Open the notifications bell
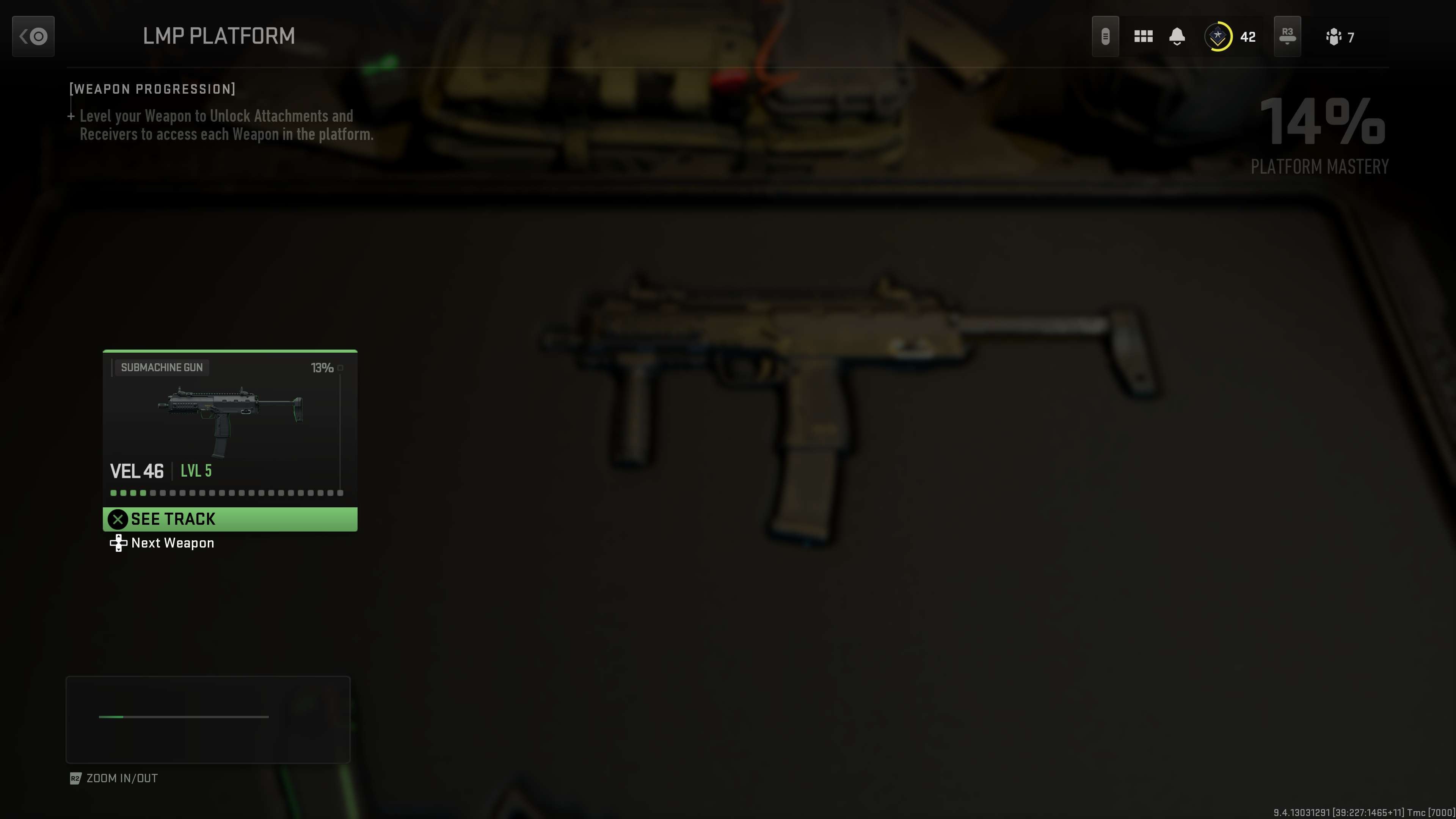1456x819 pixels. click(1177, 36)
